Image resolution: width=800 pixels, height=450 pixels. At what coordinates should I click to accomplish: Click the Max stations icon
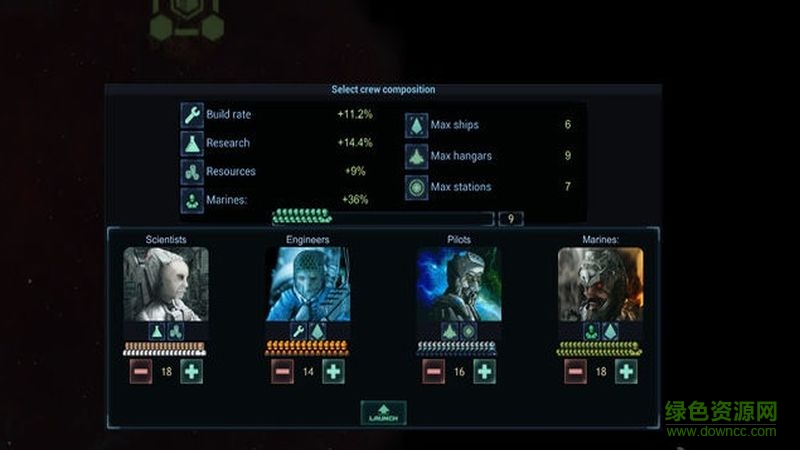tap(416, 187)
